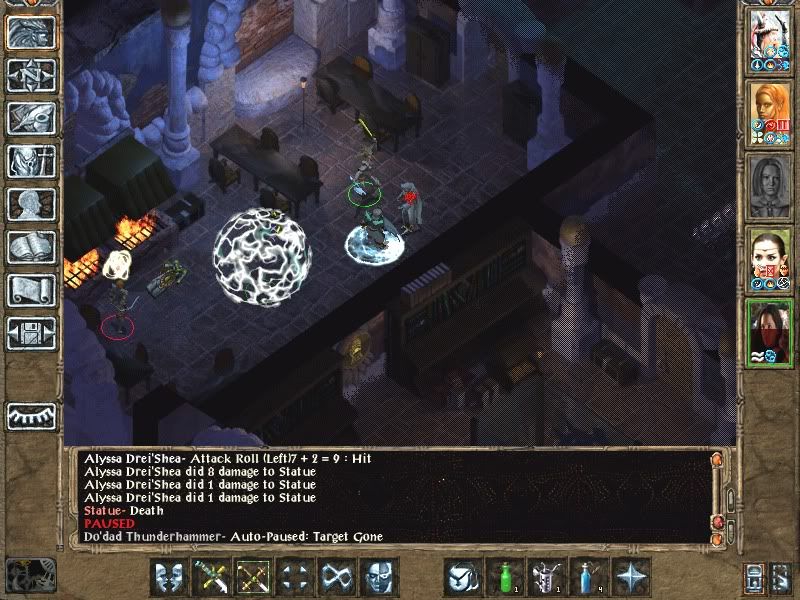Open the priest scroll screen
The height and width of the screenshot is (600, 800).
pos(32,290)
